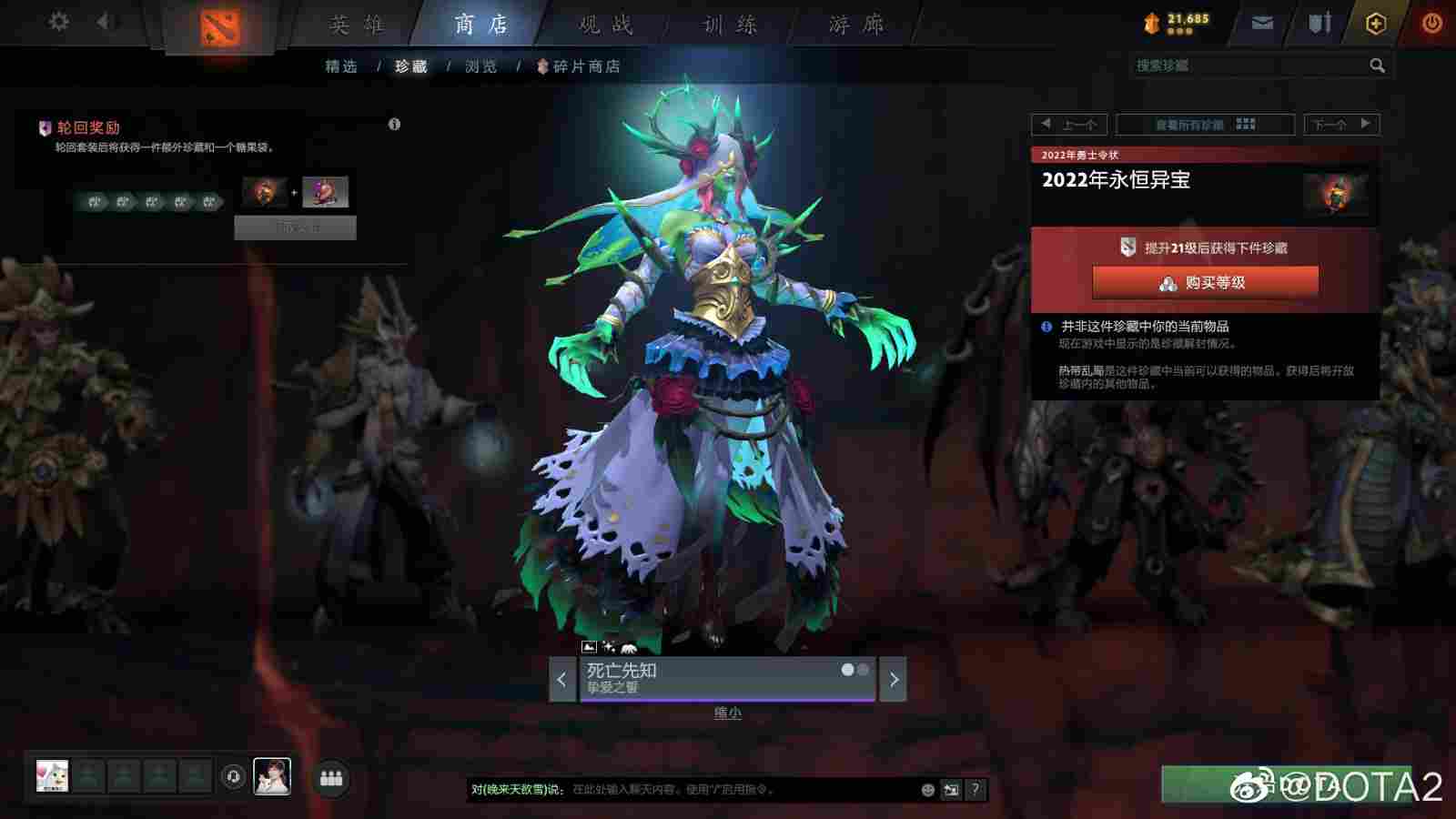Click the grid view icon beside 查看所有珍藏

coord(1245,124)
